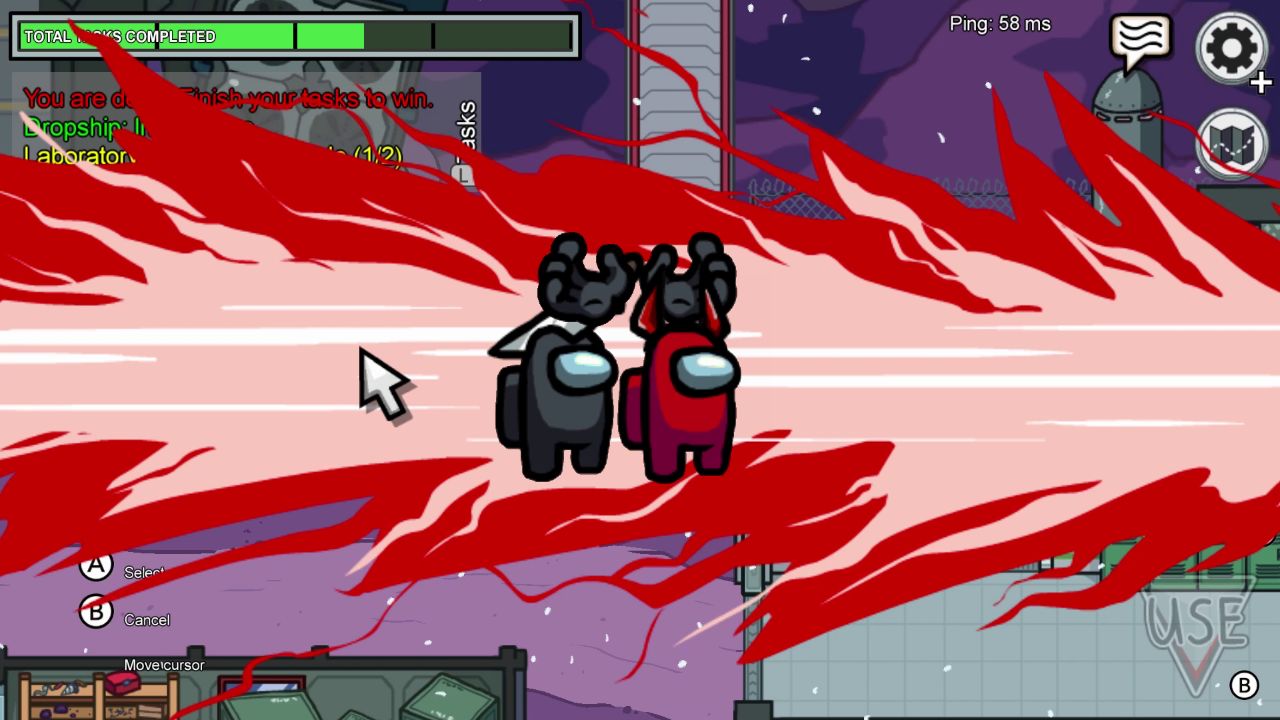The height and width of the screenshot is (720, 1280).
Task: Click the B button icon next to Cancel
Action: pyautogui.click(x=96, y=613)
